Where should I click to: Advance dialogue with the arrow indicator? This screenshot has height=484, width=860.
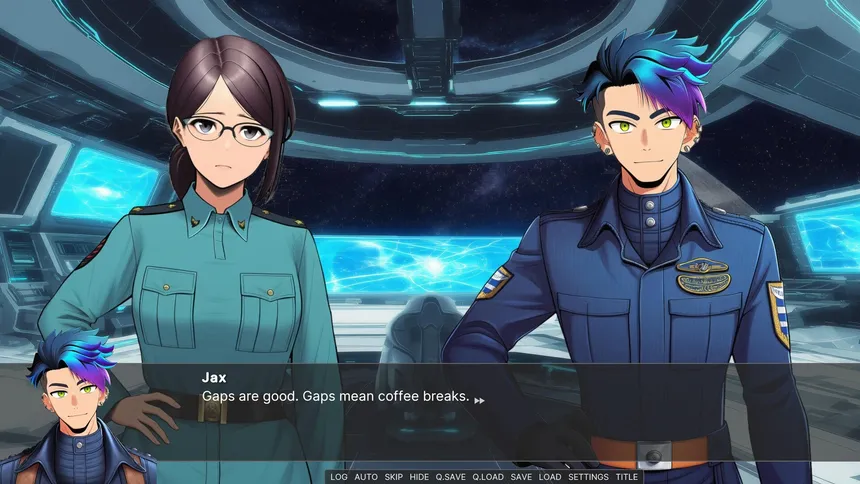[480, 400]
